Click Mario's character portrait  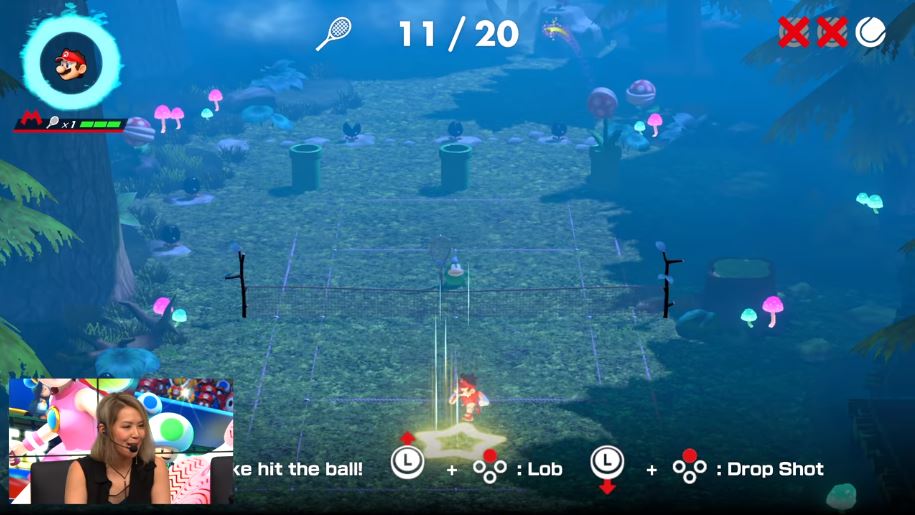coord(70,63)
